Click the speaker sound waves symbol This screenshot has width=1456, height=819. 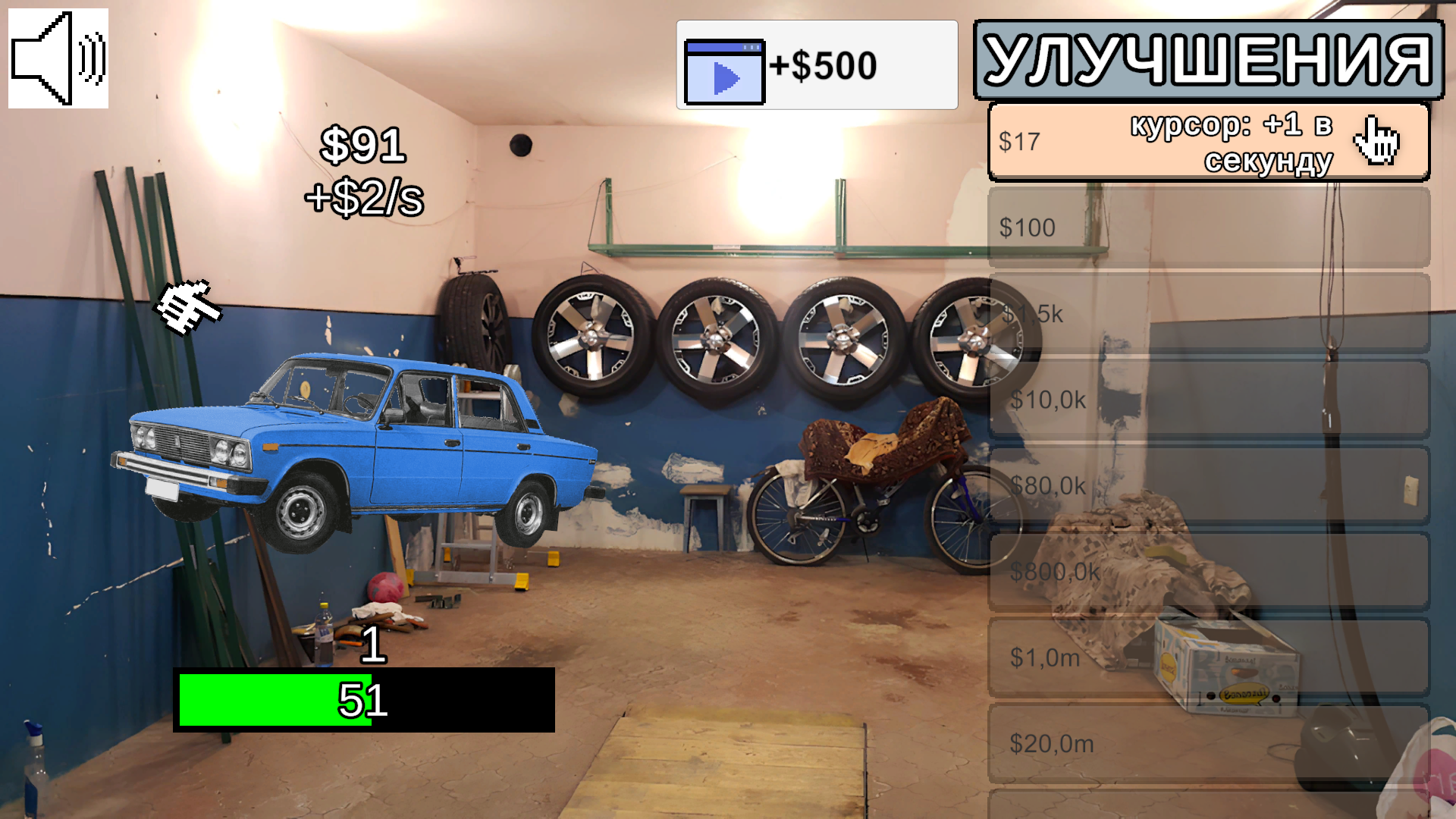click(x=89, y=57)
